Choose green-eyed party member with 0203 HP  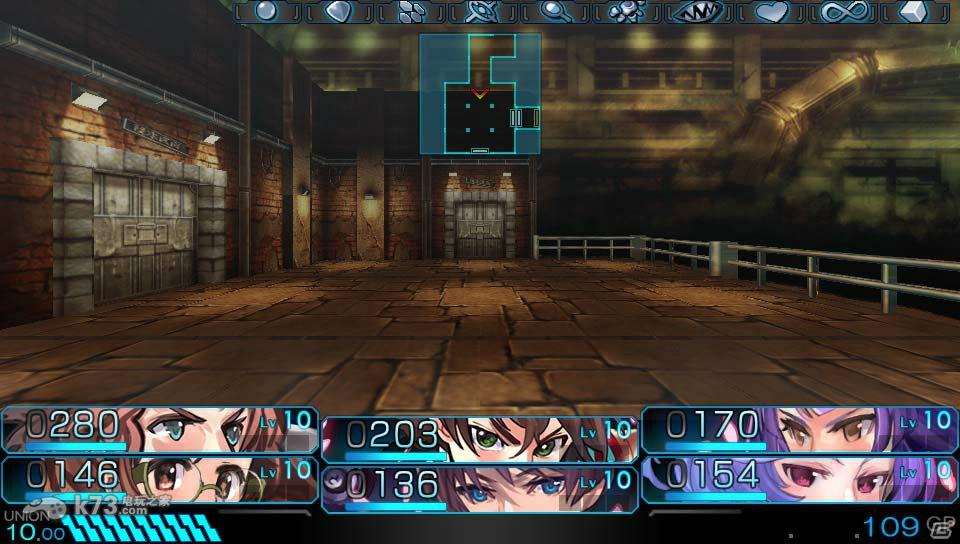pyautogui.click(x=480, y=439)
